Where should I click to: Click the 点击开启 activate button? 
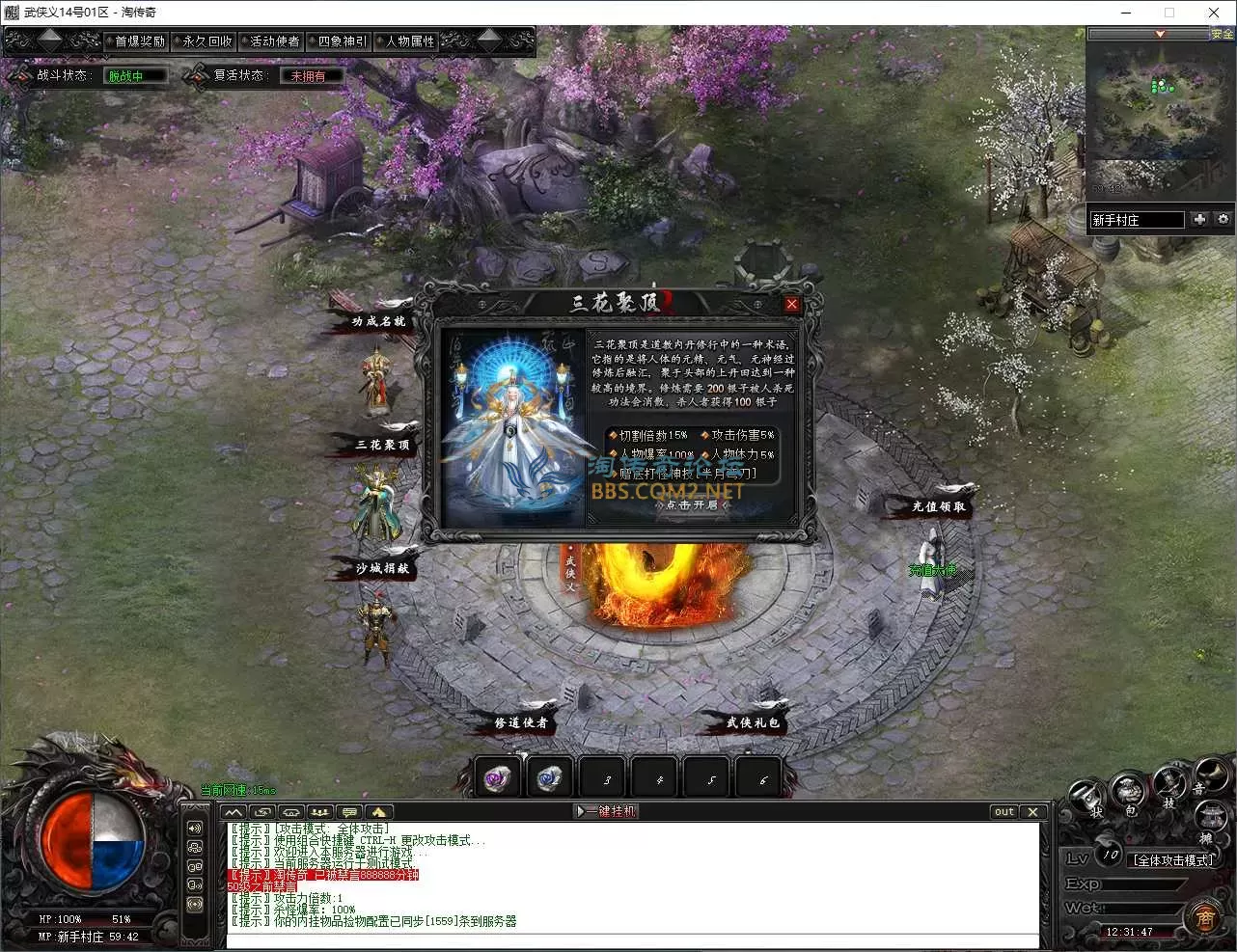692,504
